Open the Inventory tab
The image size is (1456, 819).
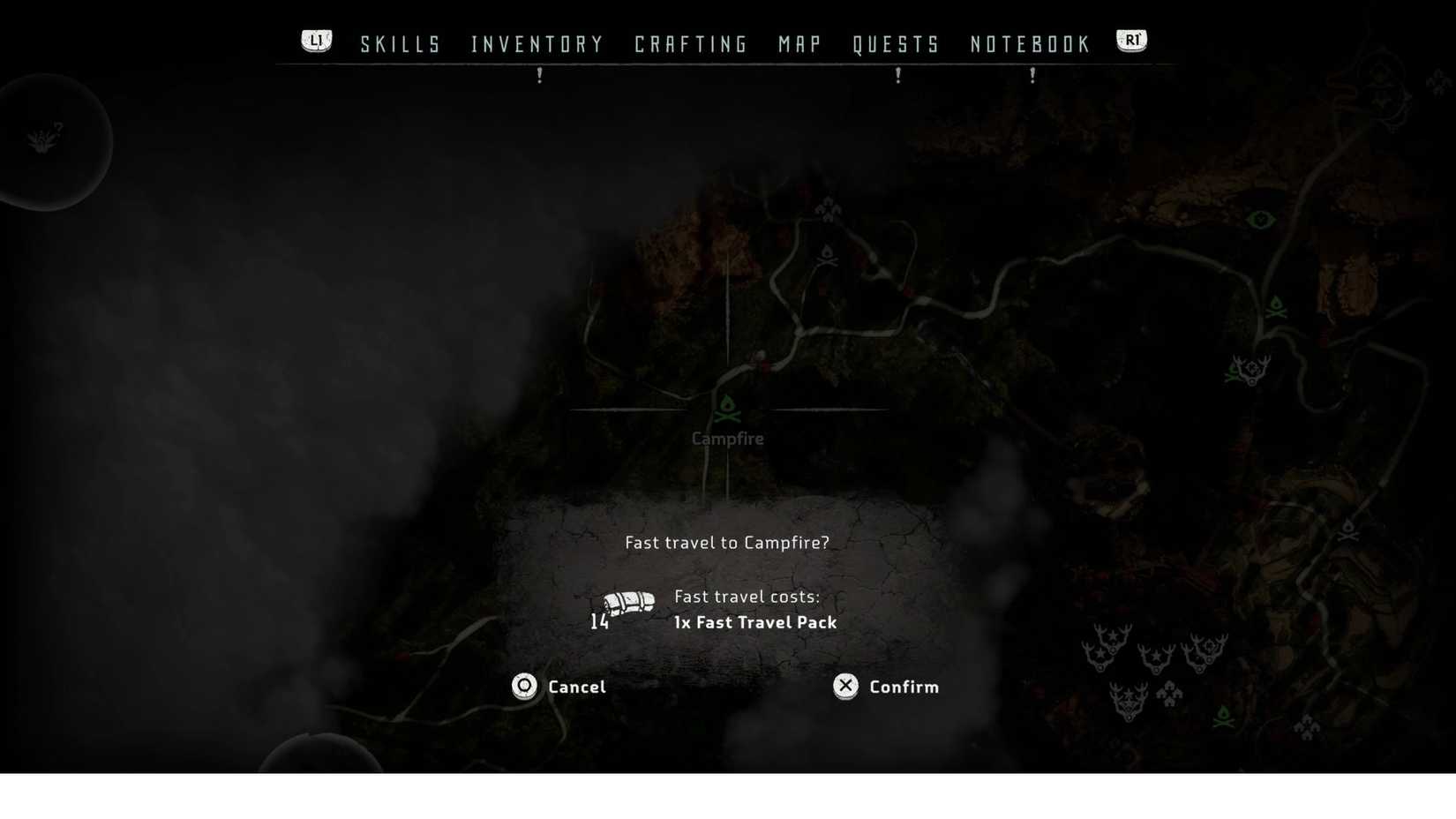537,43
